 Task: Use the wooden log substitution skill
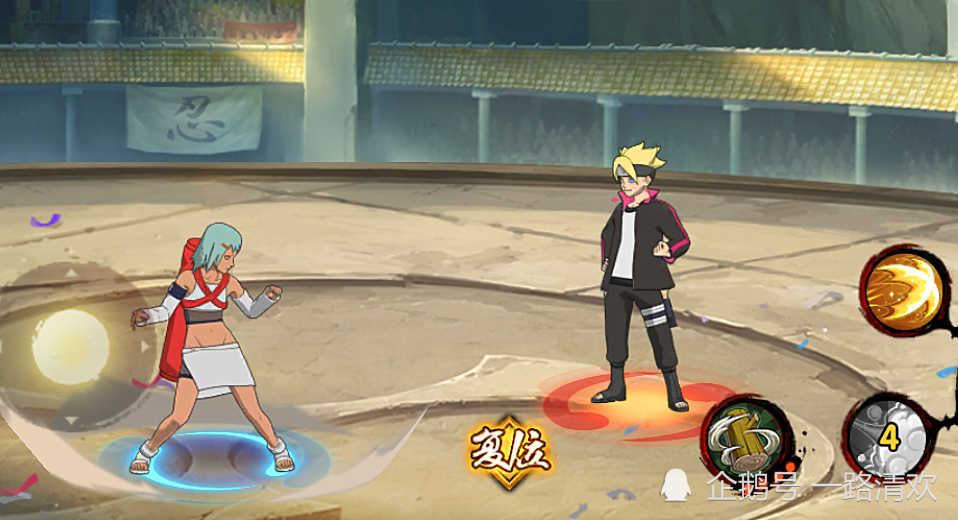coord(746,438)
